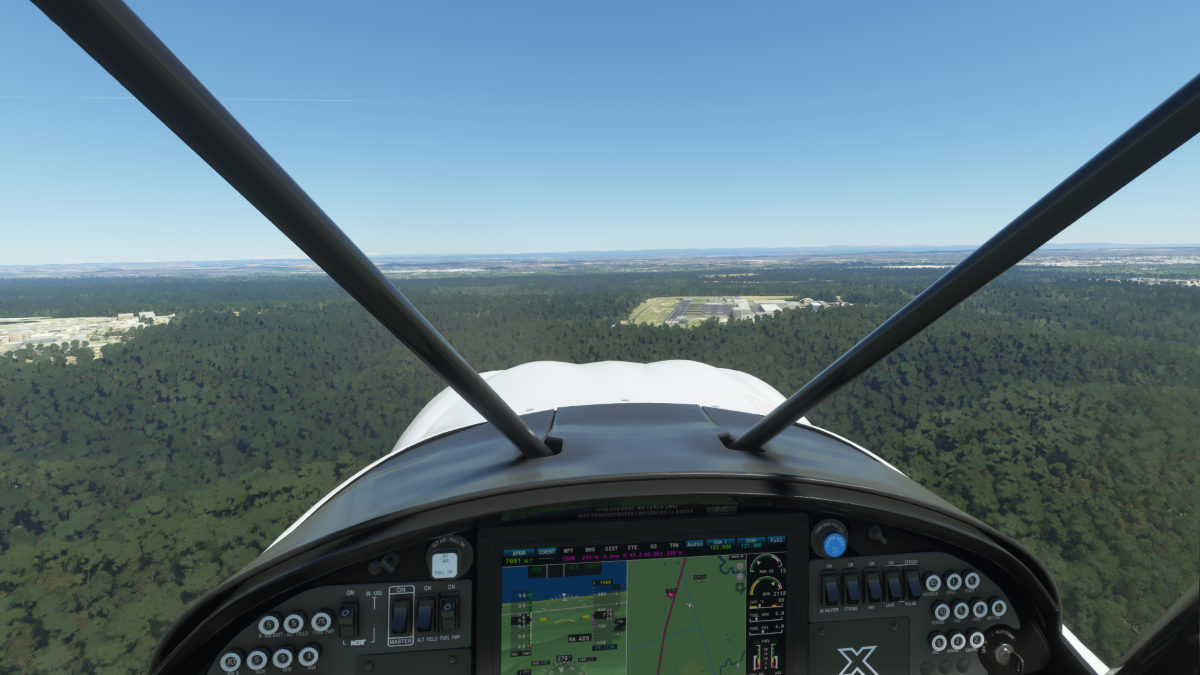This screenshot has height=675, width=1200.
Task: Switch on the FUEL PMP rocker switch
Action: [449, 612]
